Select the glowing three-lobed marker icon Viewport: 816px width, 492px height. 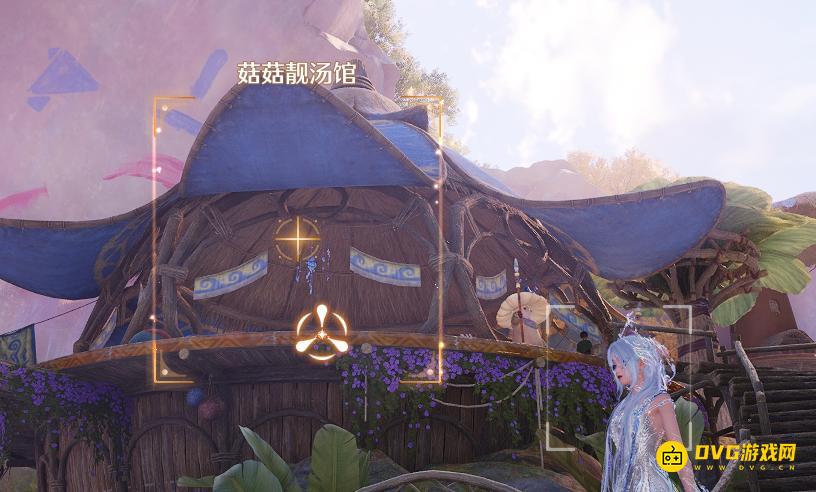(x=321, y=330)
